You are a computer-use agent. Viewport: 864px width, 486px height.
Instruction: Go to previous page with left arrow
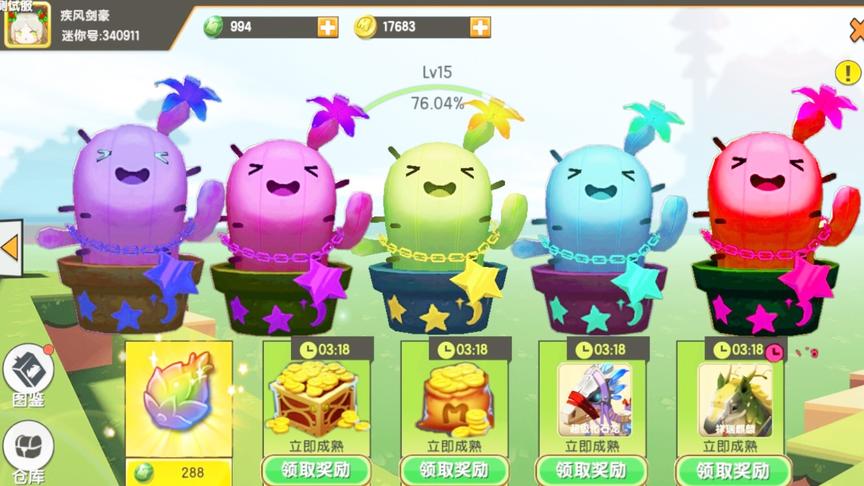tap(11, 246)
